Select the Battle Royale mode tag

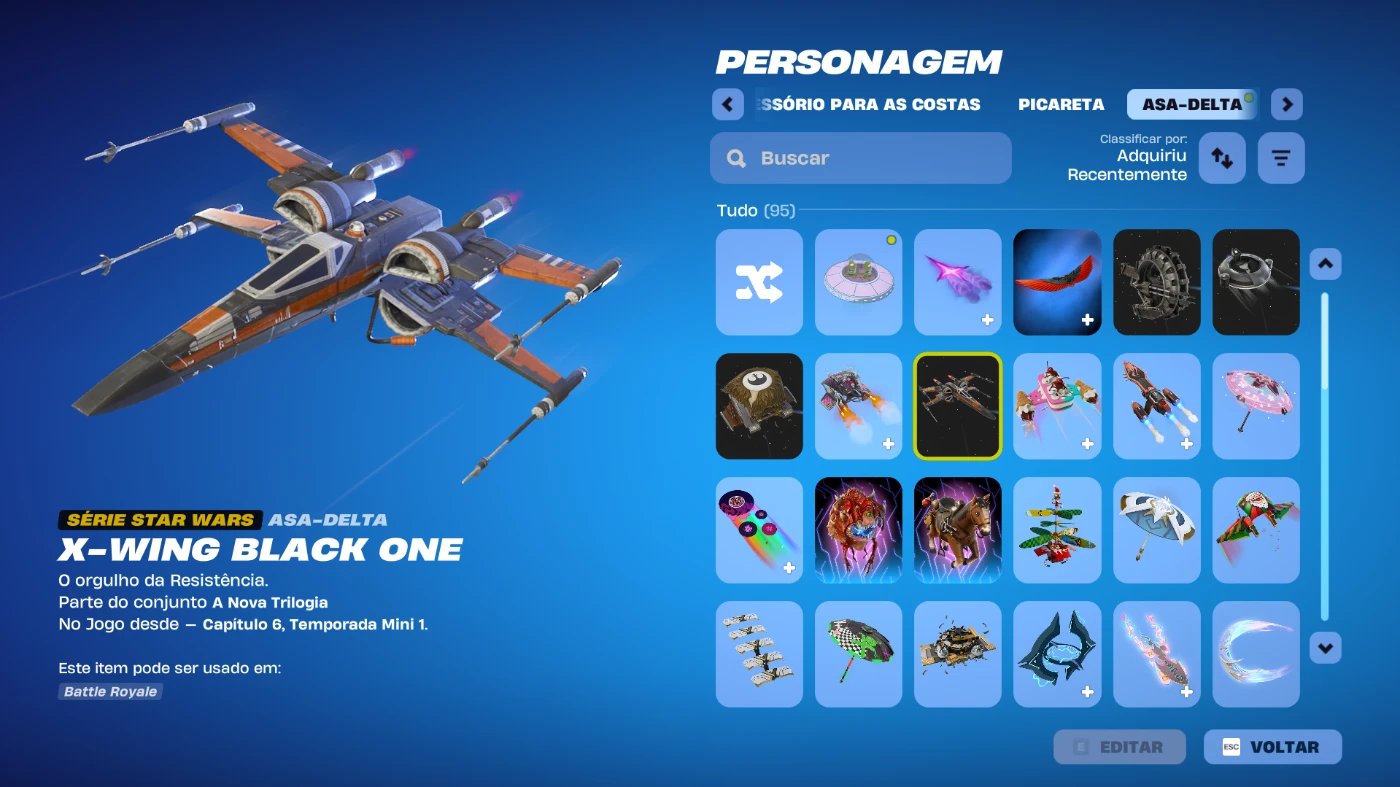110,691
